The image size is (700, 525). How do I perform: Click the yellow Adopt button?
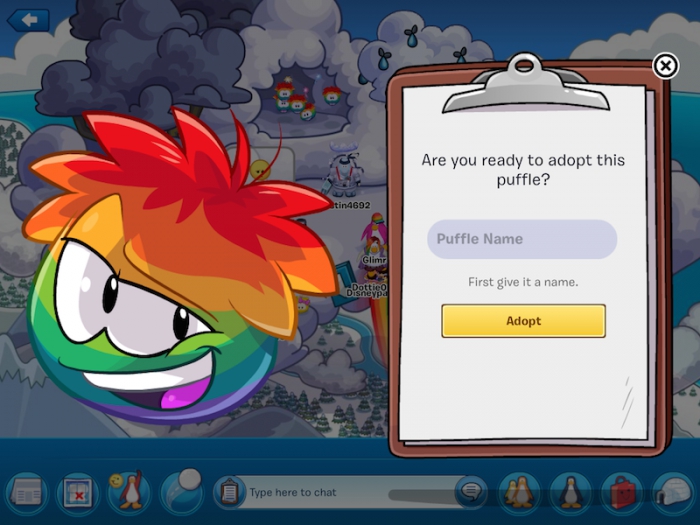coord(523,321)
